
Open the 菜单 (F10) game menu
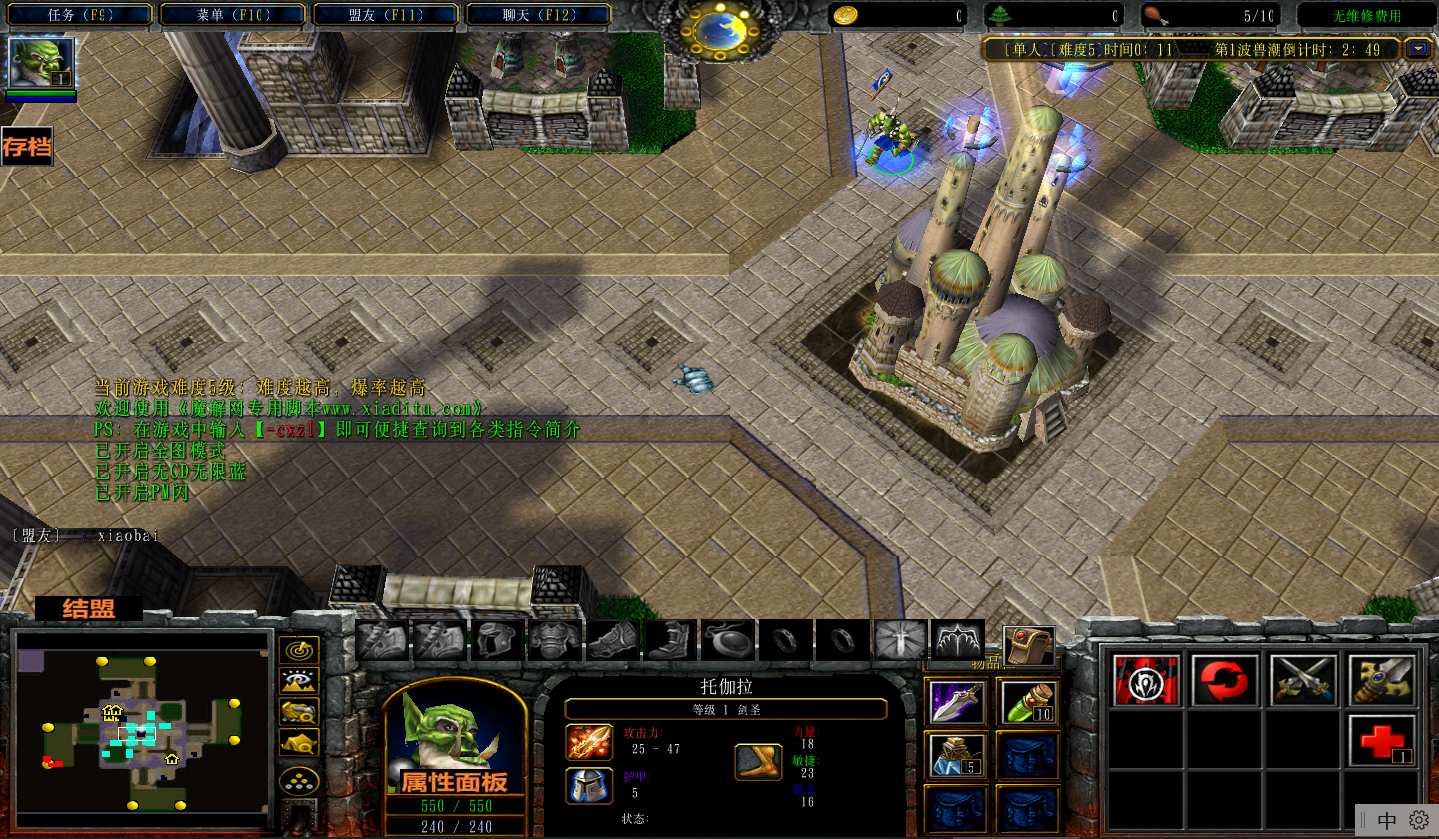pyautogui.click(x=235, y=15)
